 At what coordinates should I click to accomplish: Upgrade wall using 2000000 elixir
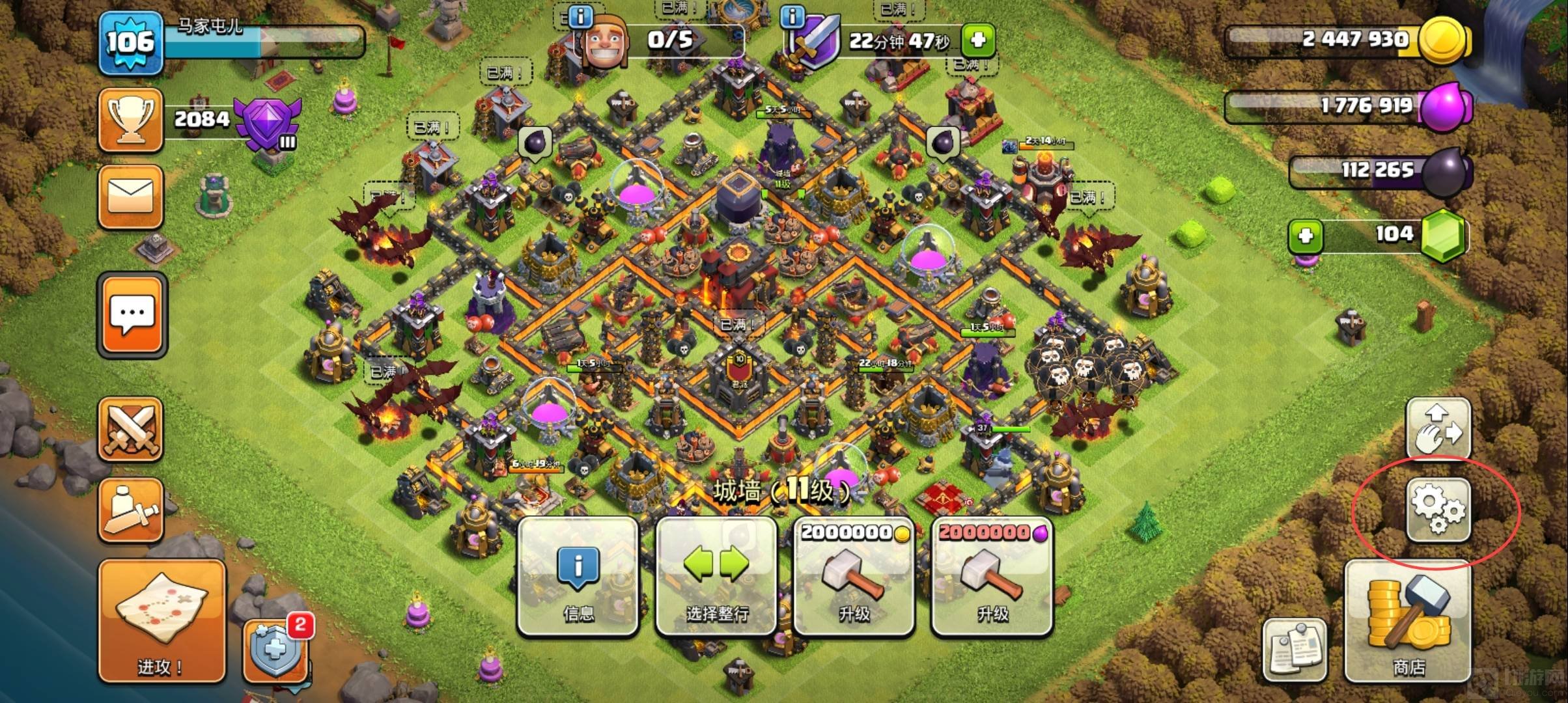click(x=992, y=577)
